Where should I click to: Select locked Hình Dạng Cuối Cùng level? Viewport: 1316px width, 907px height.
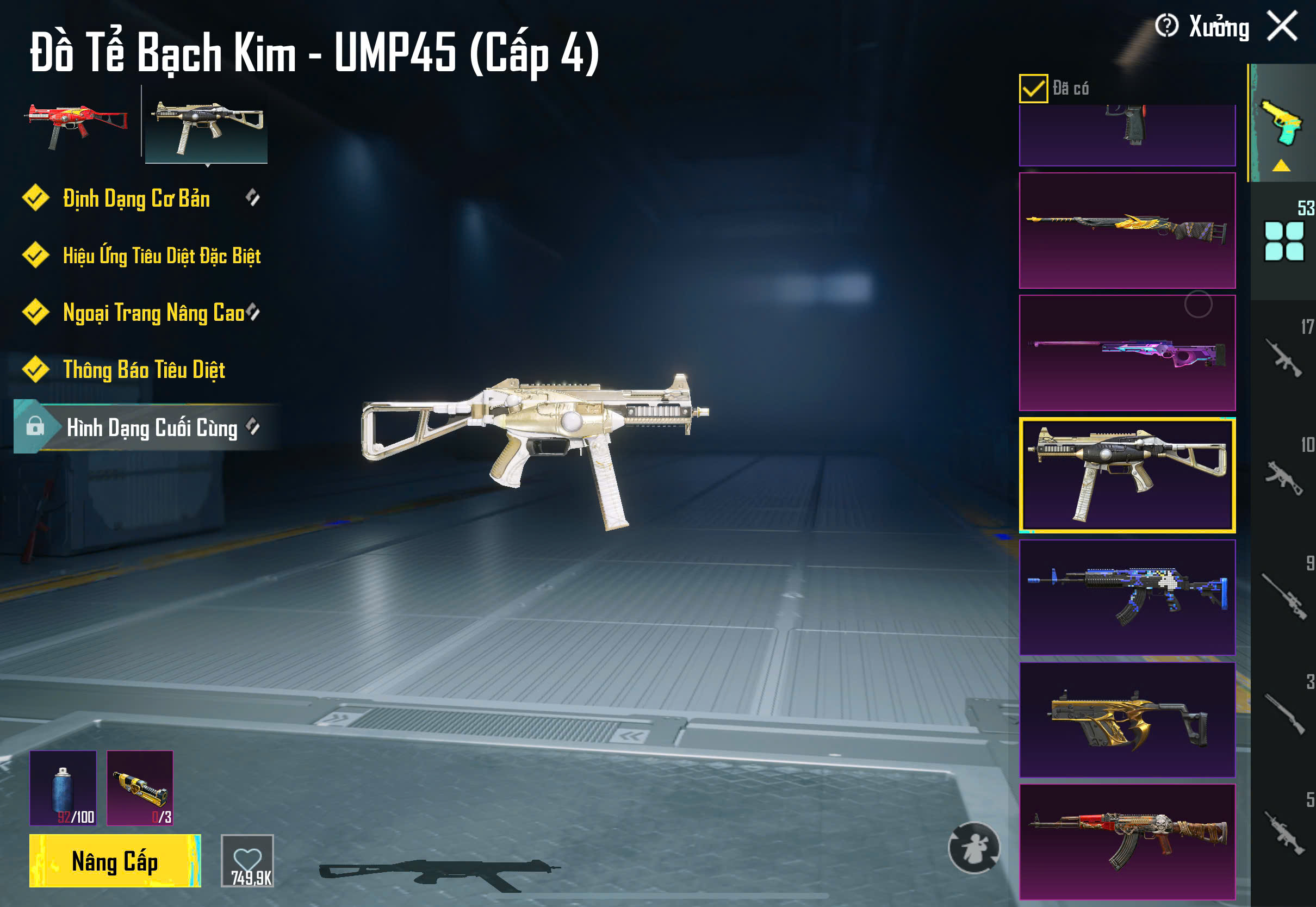[151, 427]
